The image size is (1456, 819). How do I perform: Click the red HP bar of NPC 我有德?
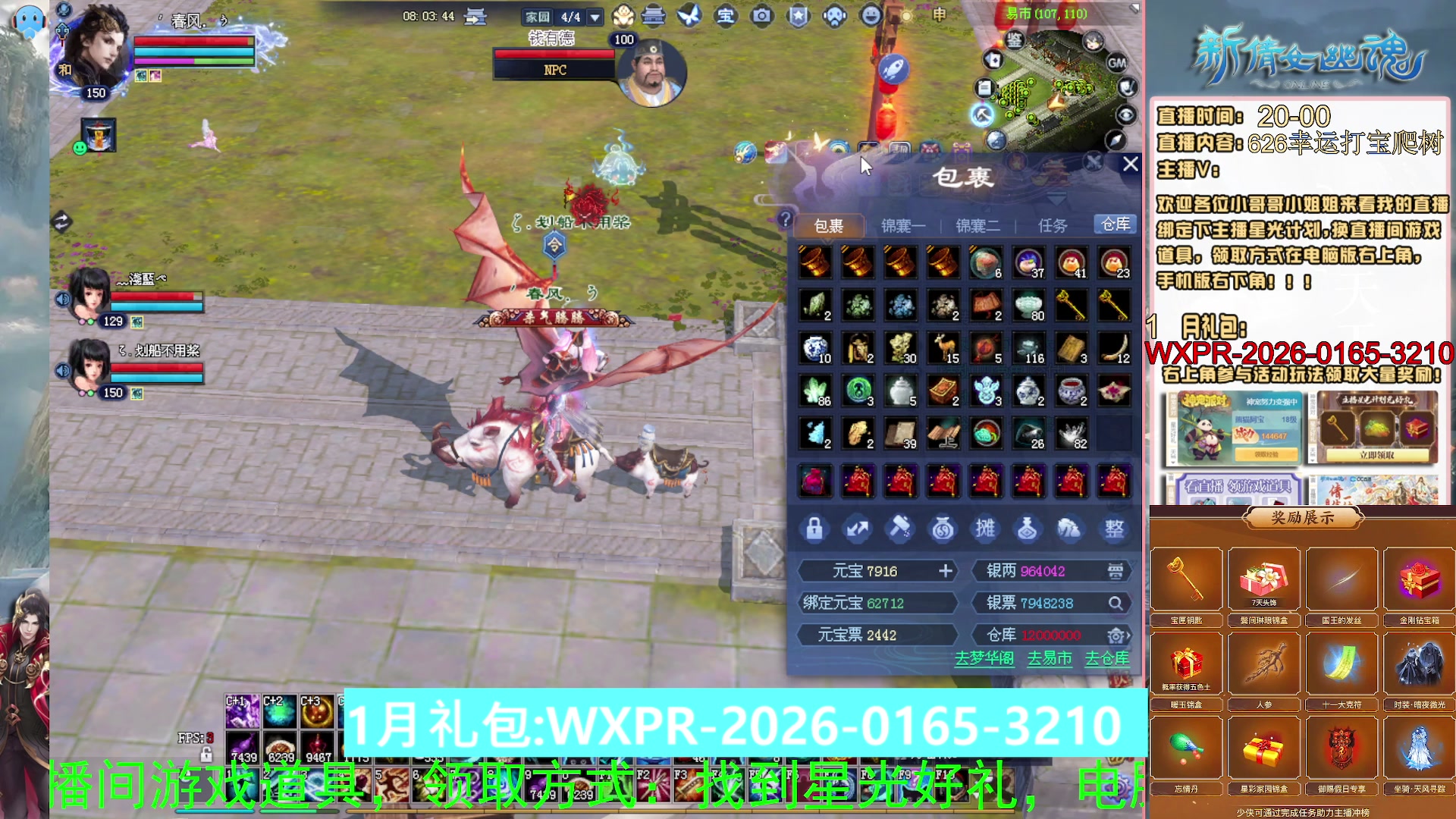click(x=555, y=54)
